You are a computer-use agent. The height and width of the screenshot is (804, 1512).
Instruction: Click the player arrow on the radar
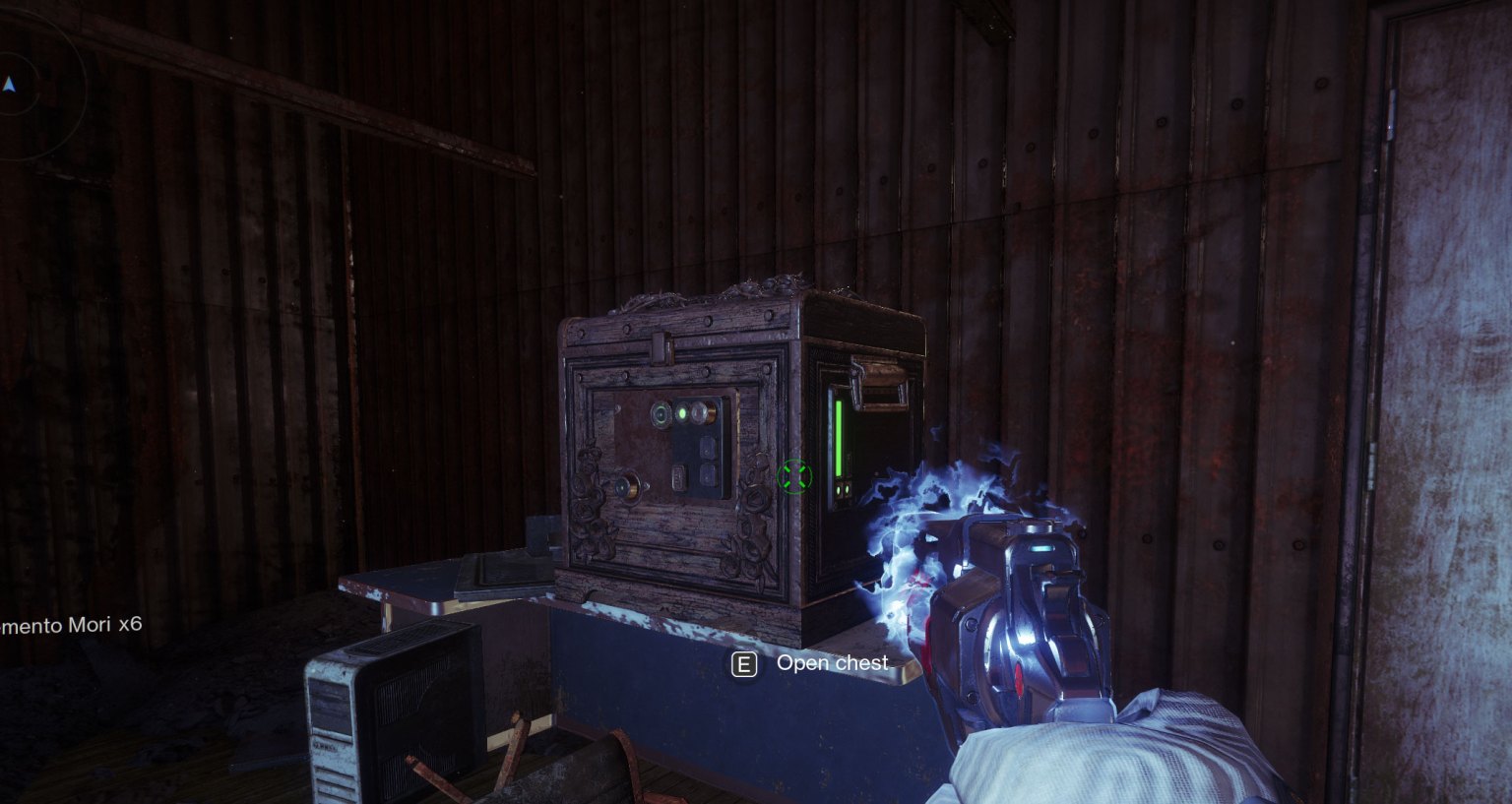pyautogui.click(x=9, y=85)
